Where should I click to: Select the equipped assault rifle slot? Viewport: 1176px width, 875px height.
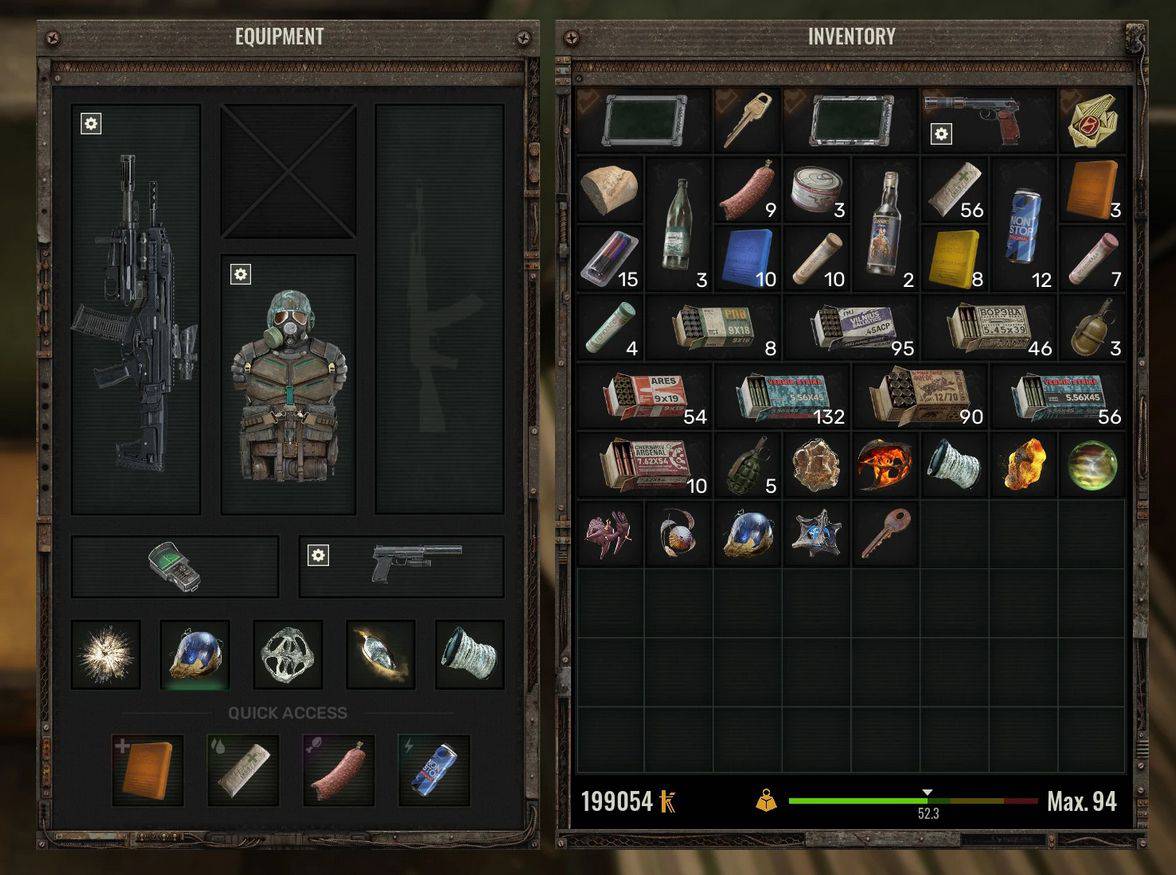coord(136,310)
